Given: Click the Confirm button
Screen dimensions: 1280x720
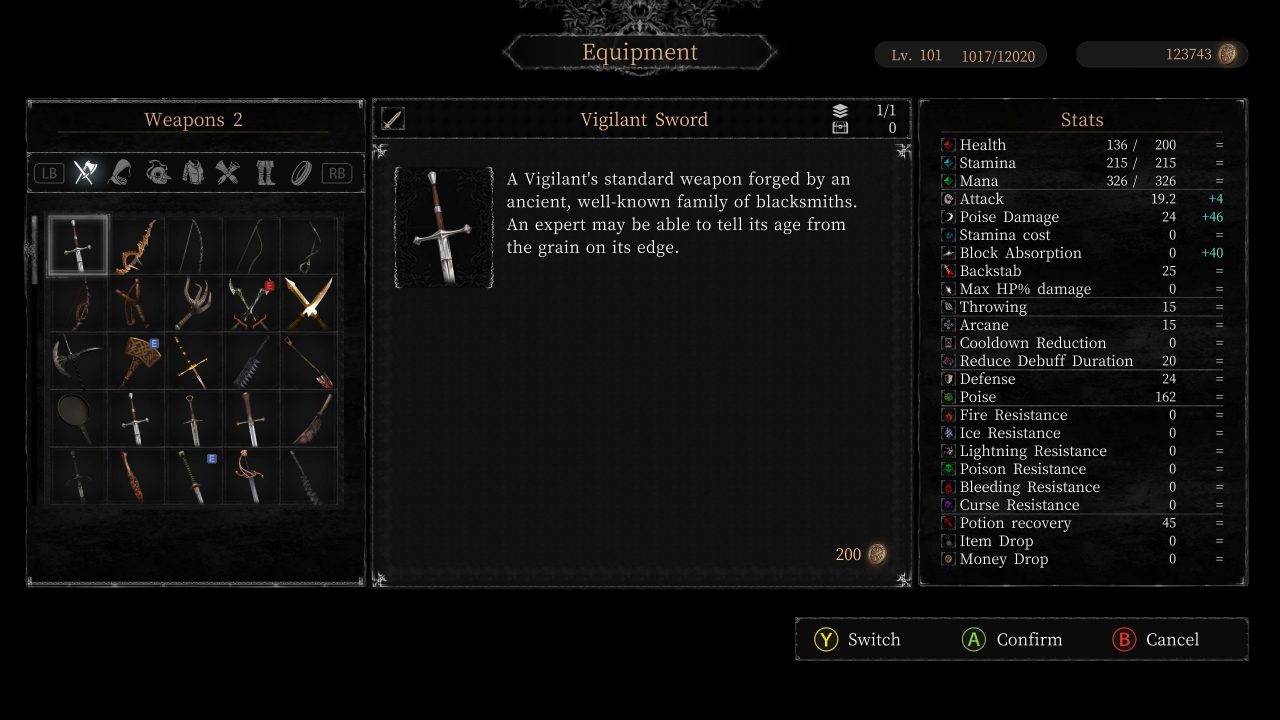Looking at the screenshot, I should 1011,640.
